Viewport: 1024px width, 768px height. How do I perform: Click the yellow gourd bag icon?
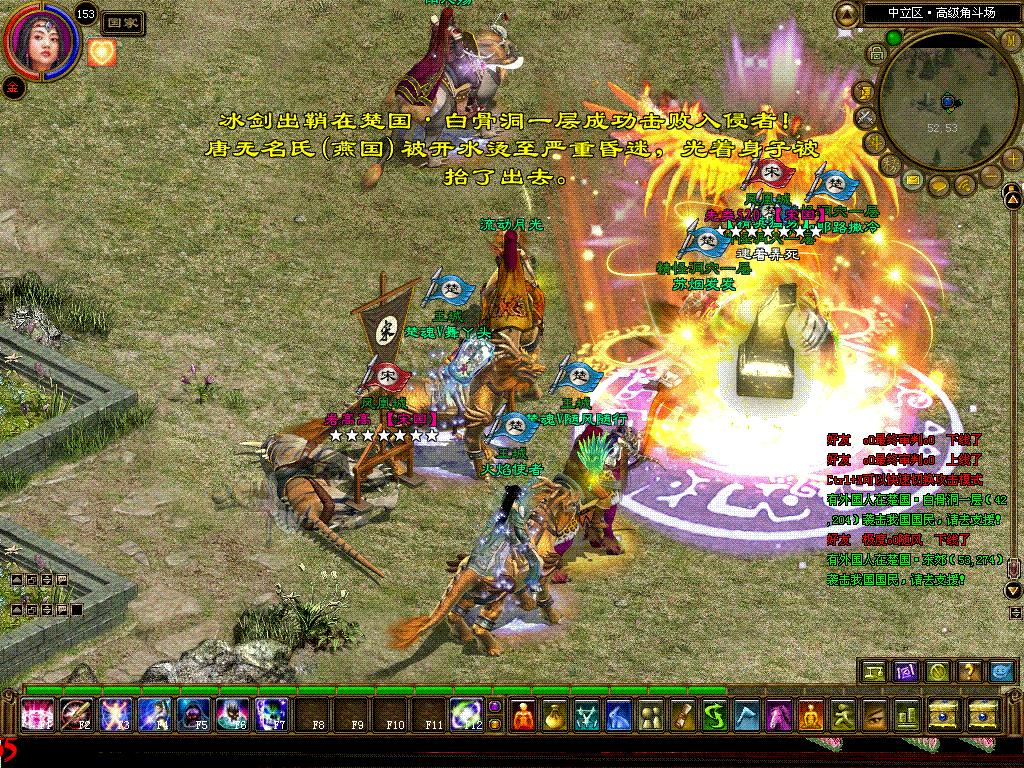(x=553, y=716)
